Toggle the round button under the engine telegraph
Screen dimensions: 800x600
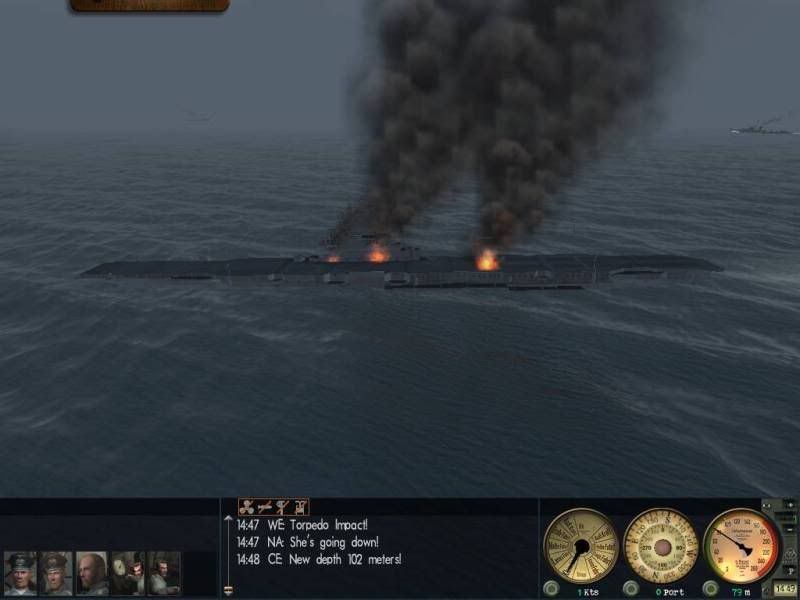(551, 588)
